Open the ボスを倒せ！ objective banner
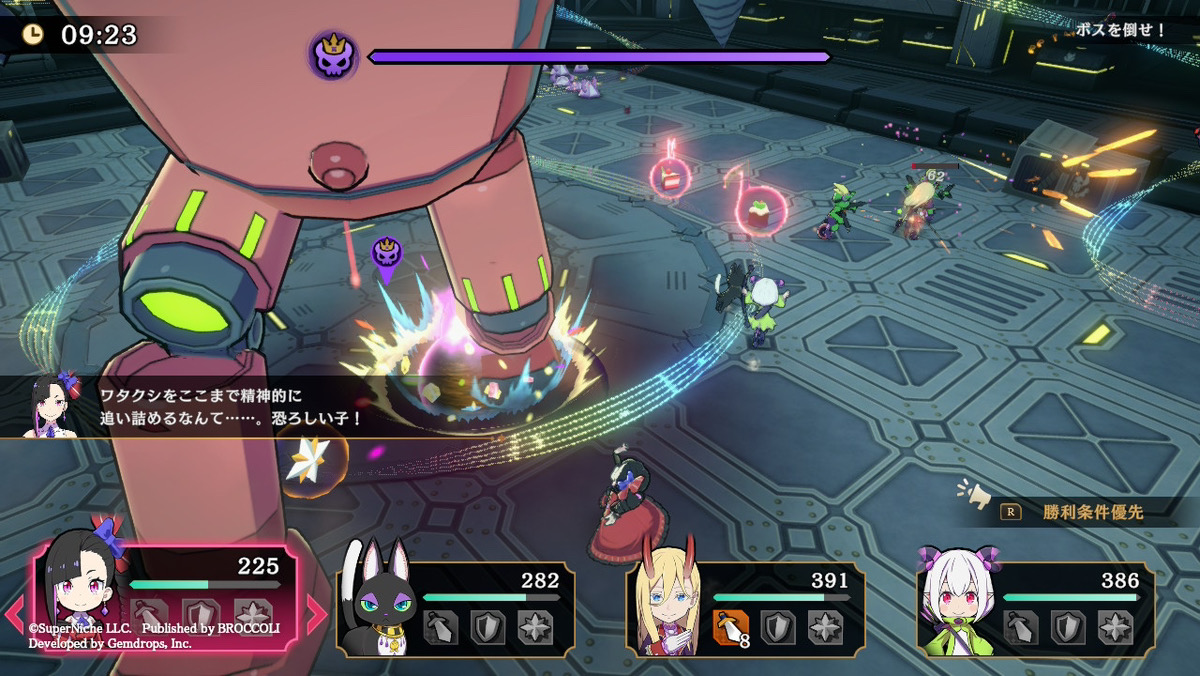 (1120, 30)
